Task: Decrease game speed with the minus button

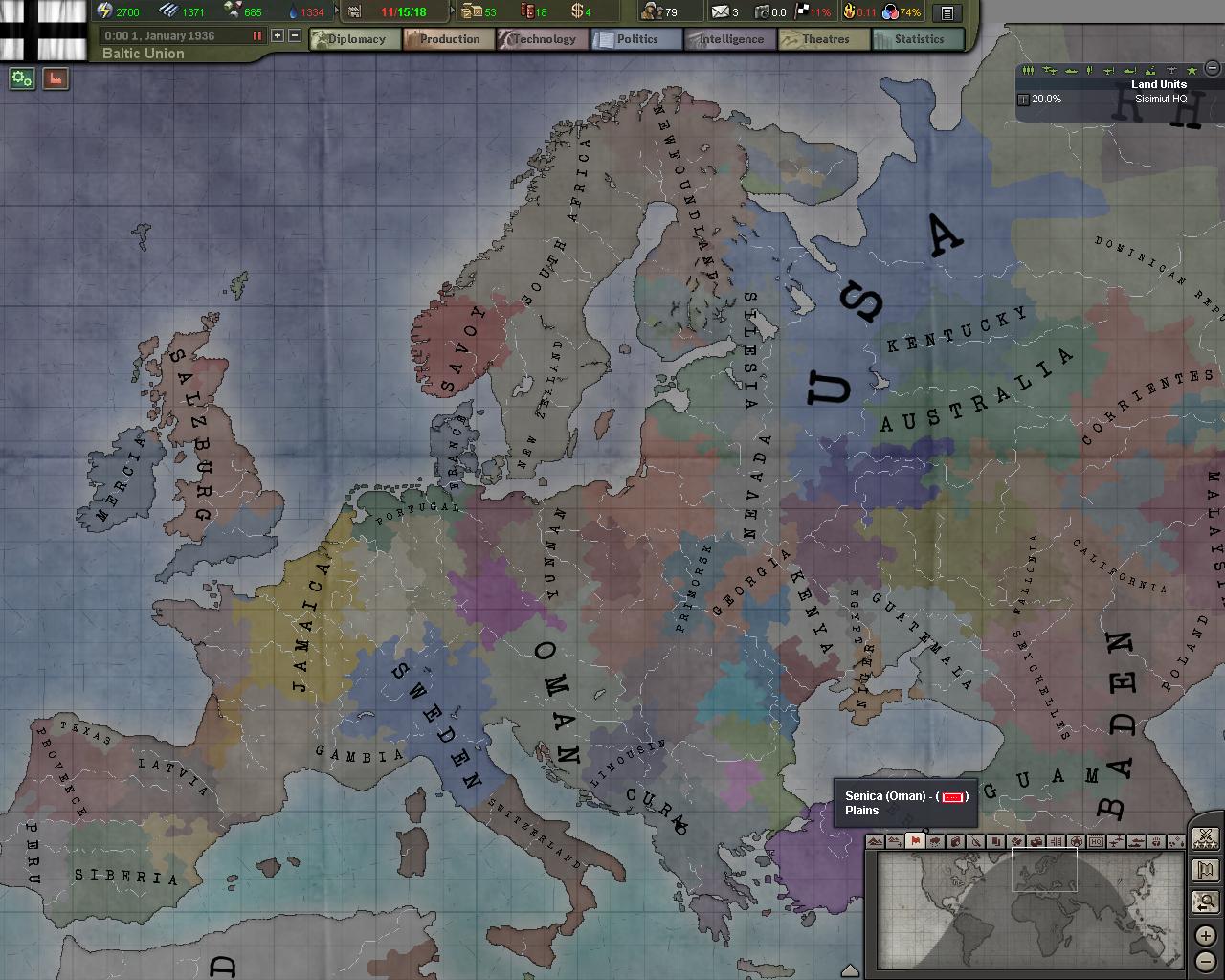Action: point(295,35)
